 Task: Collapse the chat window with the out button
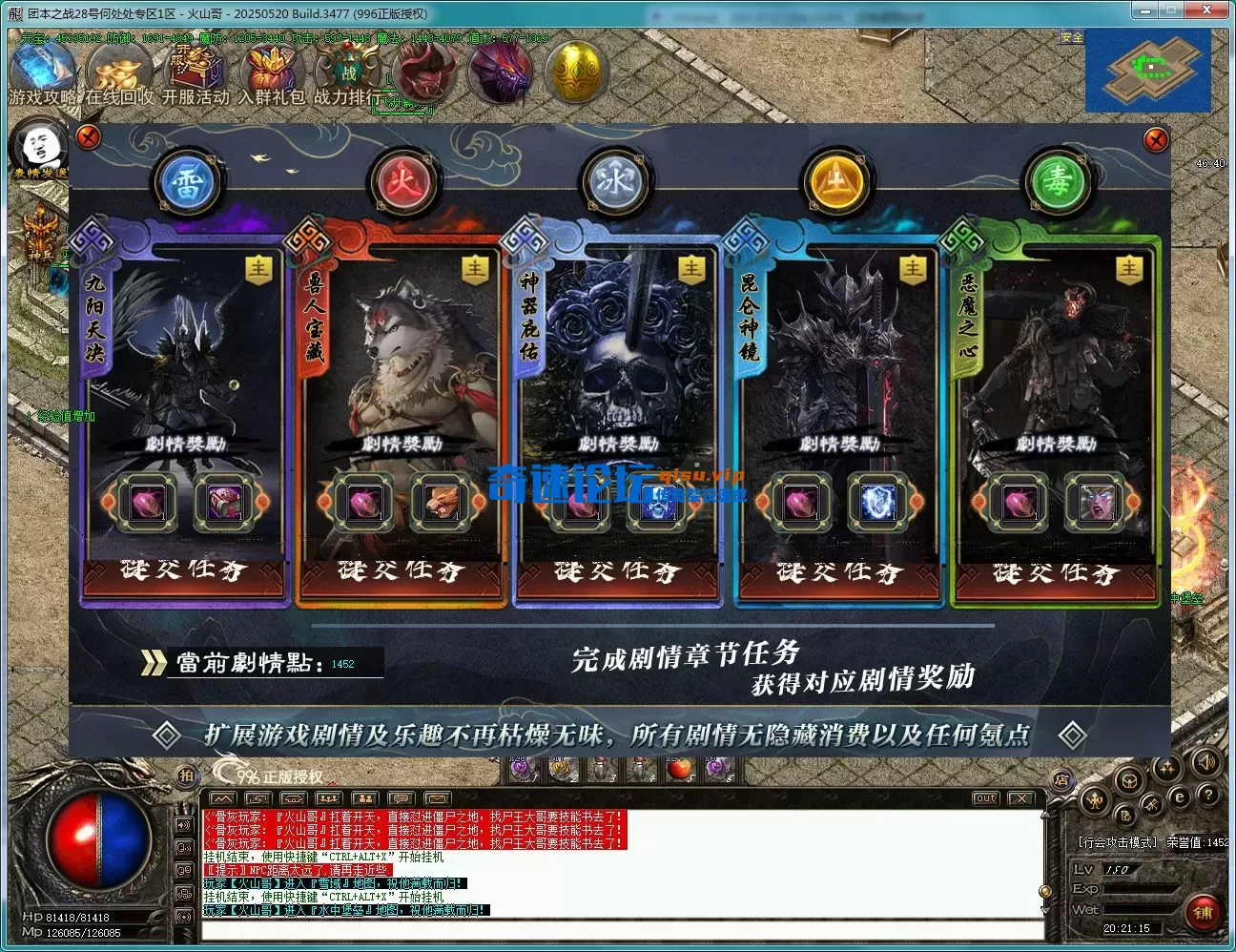click(987, 798)
